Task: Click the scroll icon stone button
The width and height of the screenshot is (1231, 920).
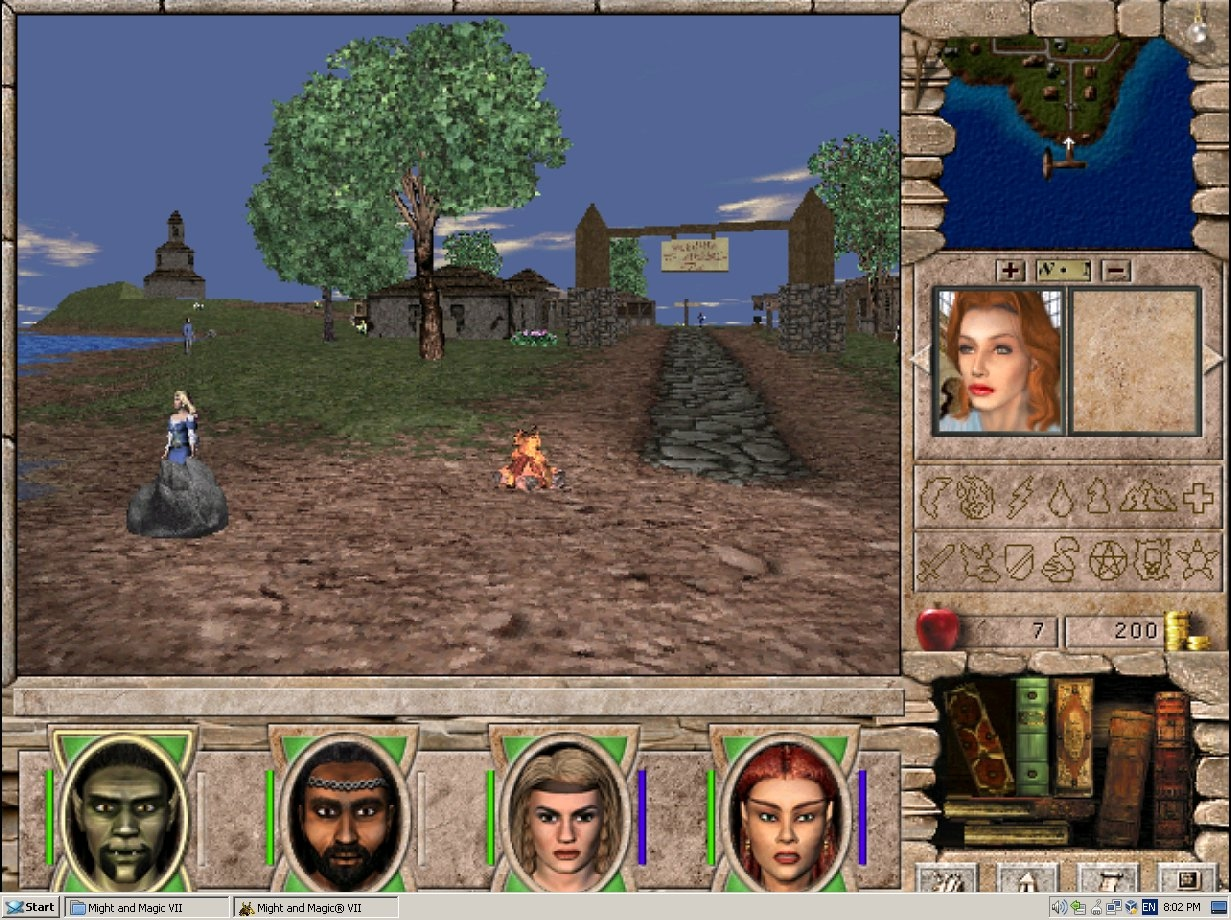Action: click(x=1108, y=879)
